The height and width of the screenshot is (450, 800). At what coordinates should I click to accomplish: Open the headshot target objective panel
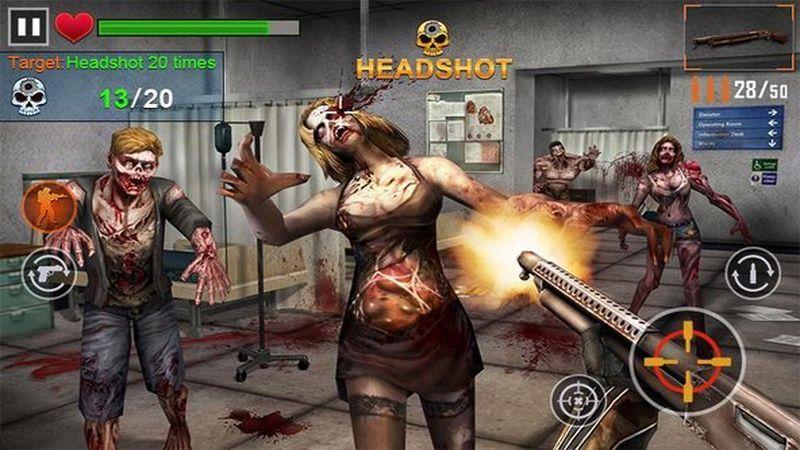(x=112, y=84)
